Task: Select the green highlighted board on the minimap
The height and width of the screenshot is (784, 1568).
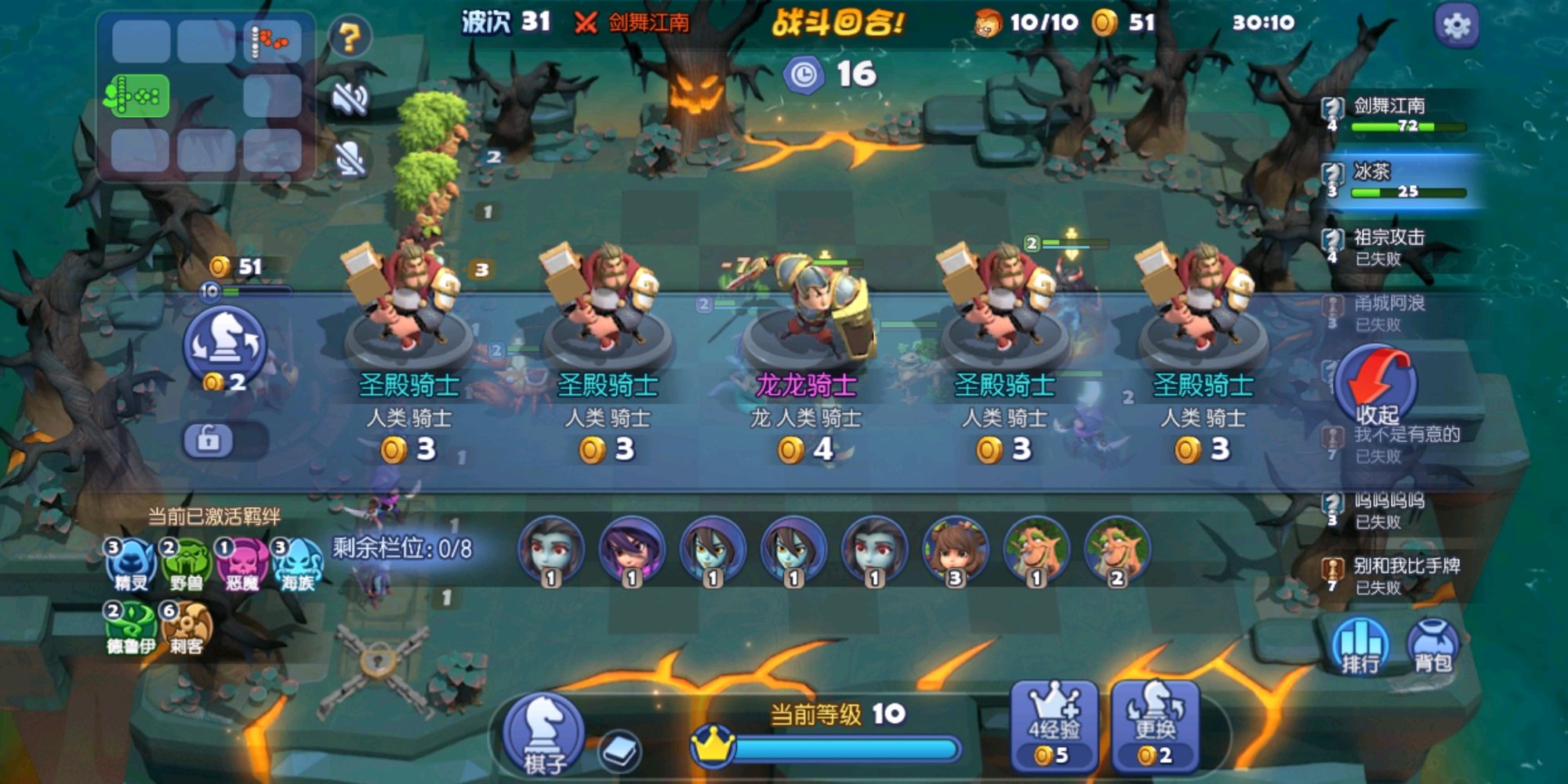Action: click(x=137, y=96)
